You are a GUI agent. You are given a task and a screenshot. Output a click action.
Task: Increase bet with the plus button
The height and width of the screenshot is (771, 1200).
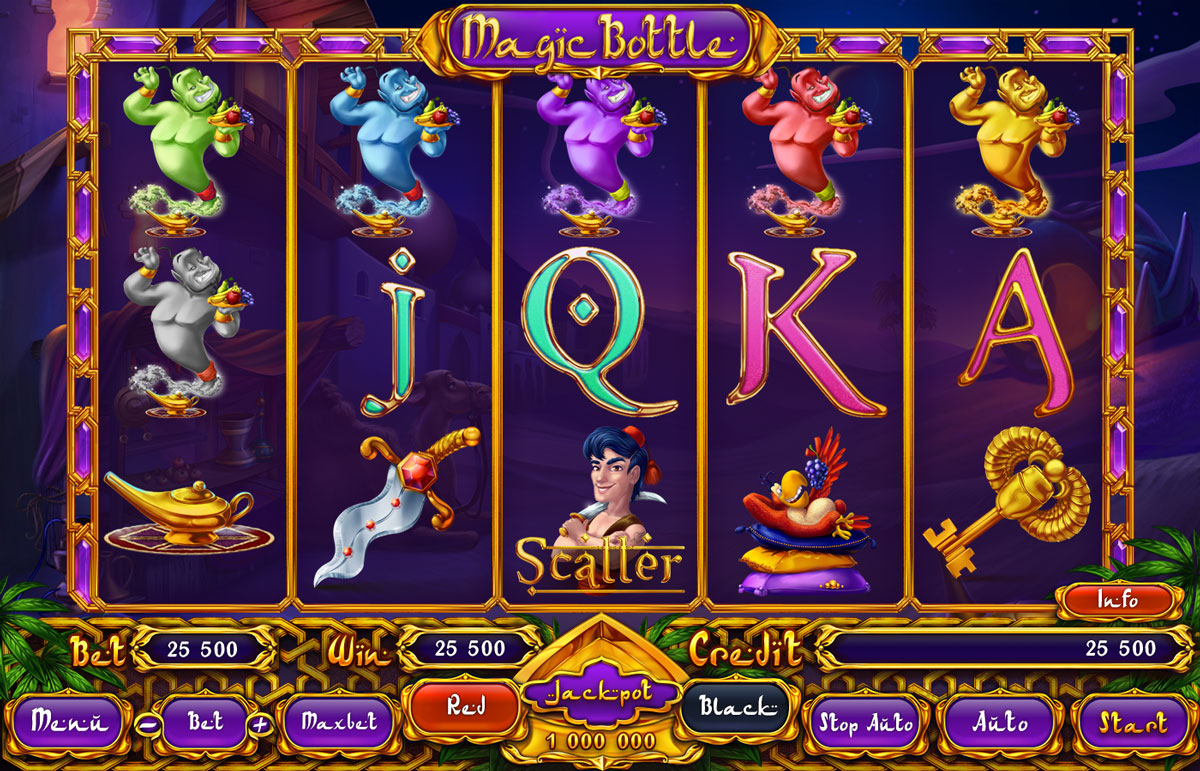point(259,724)
